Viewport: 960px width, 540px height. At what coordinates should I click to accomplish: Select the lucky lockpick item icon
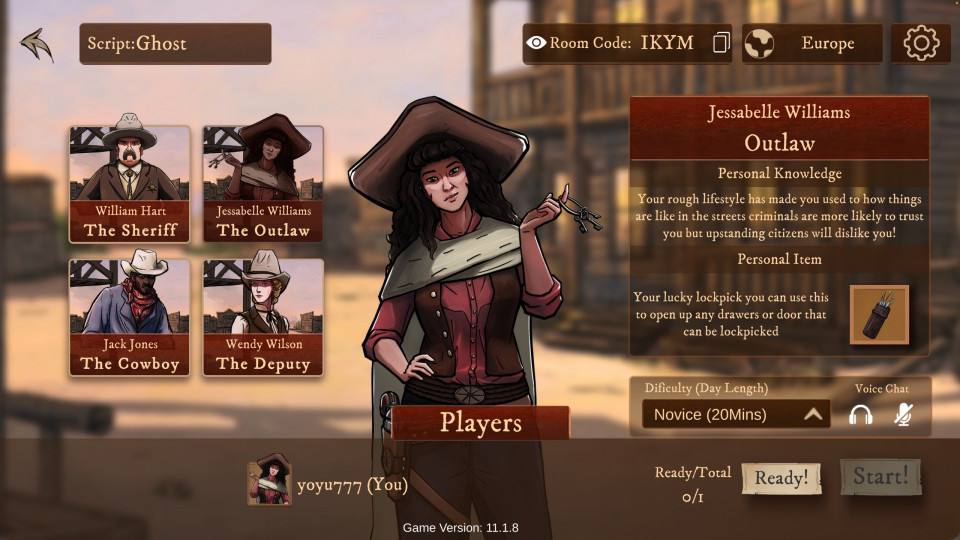(x=879, y=315)
